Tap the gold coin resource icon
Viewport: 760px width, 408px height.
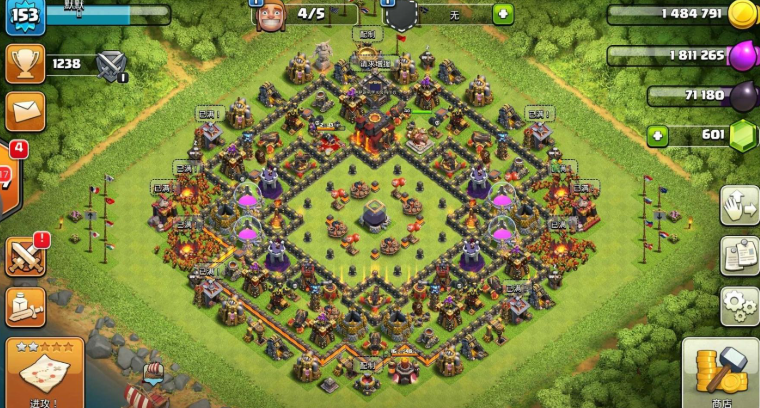point(741,14)
